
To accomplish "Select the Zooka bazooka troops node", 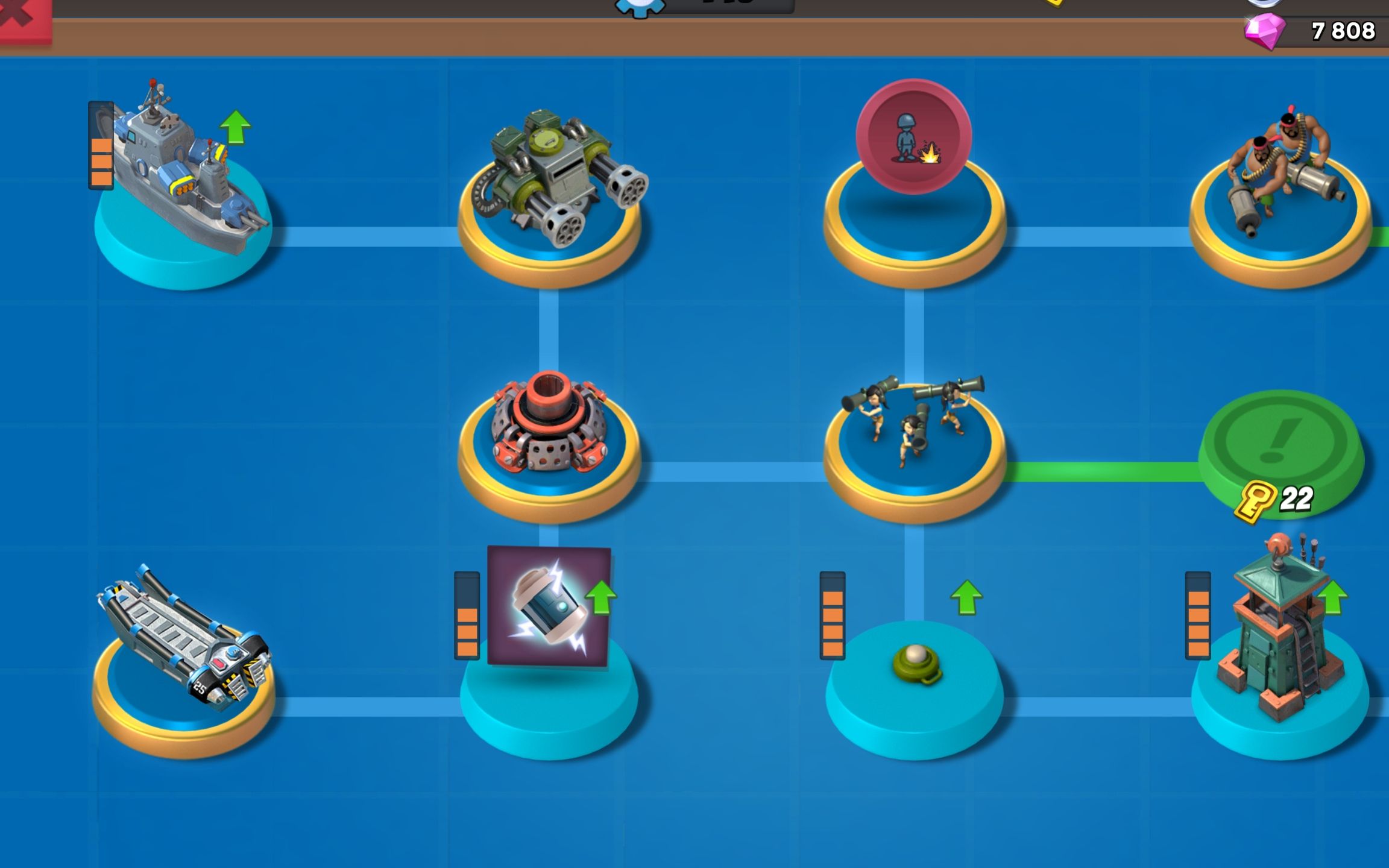I will (913, 428).
